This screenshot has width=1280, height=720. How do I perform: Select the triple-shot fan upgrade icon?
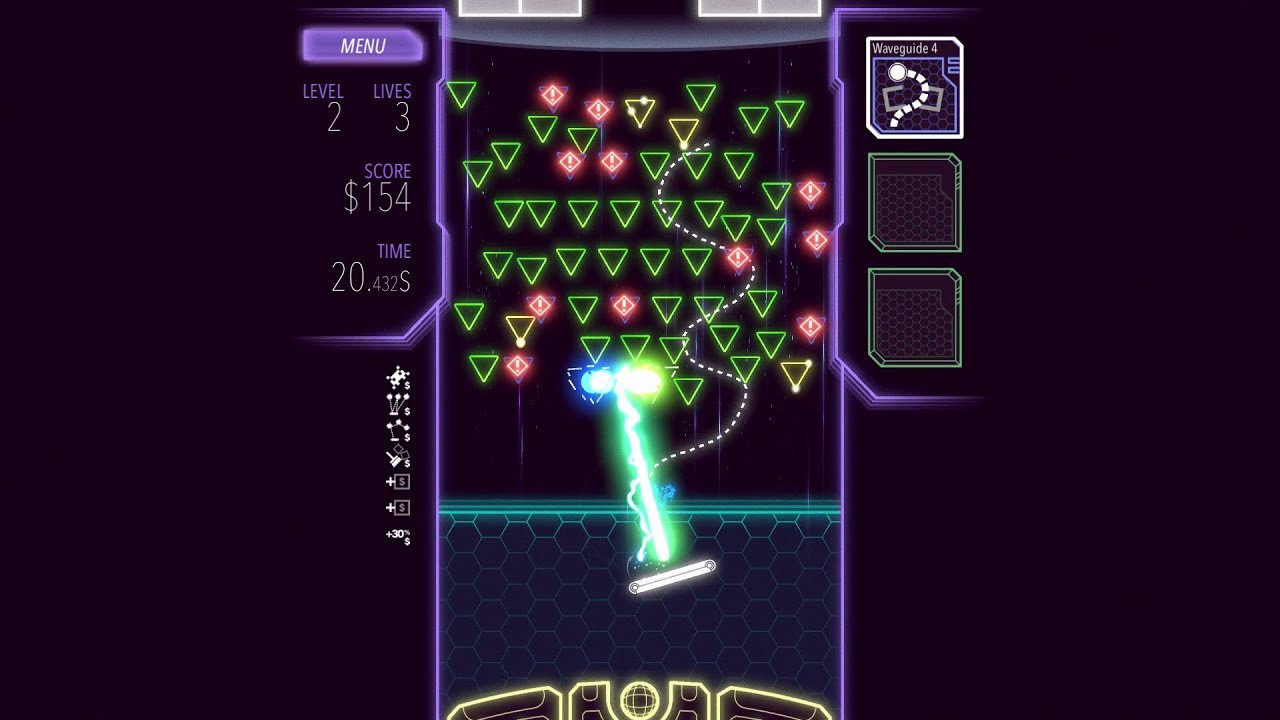398,404
